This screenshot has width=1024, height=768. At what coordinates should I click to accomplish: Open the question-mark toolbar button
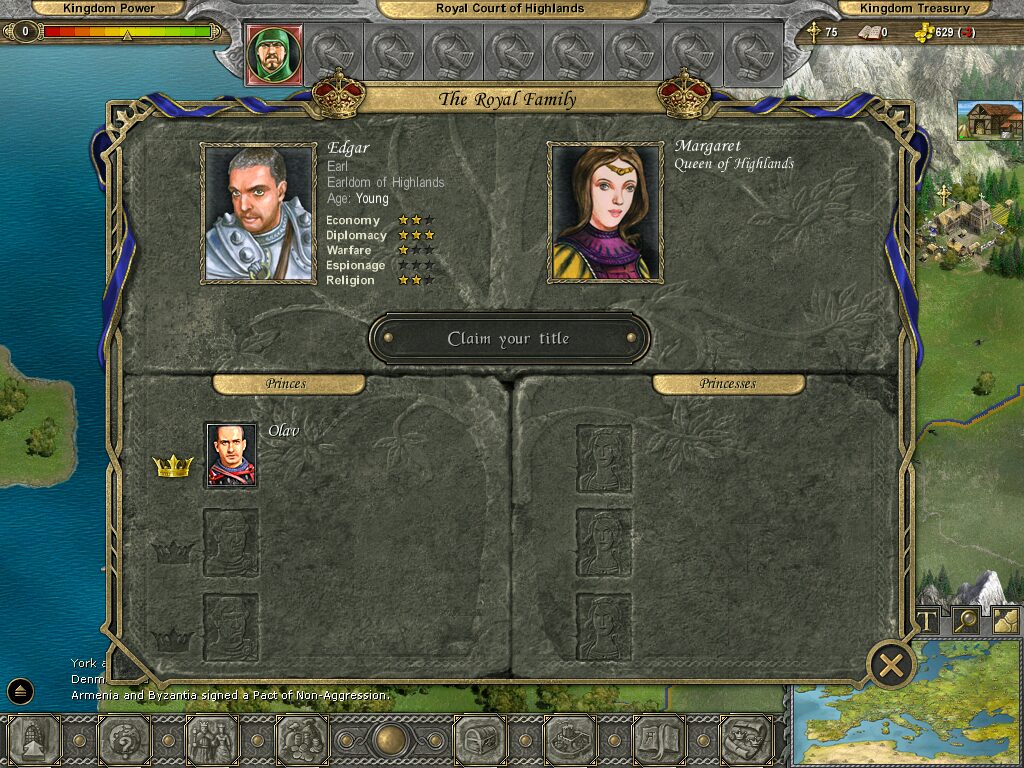123,741
